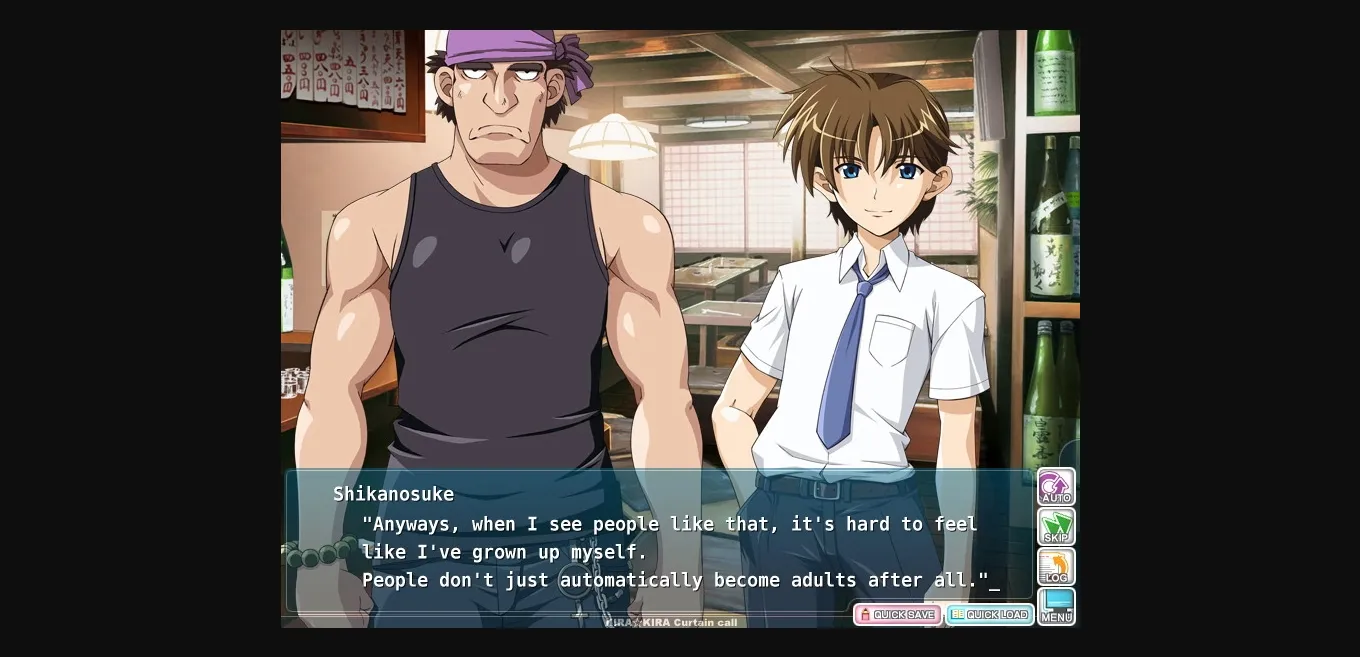Enable Auto mode for dialogue
The width and height of the screenshot is (1360, 657).
point(1056,487)
